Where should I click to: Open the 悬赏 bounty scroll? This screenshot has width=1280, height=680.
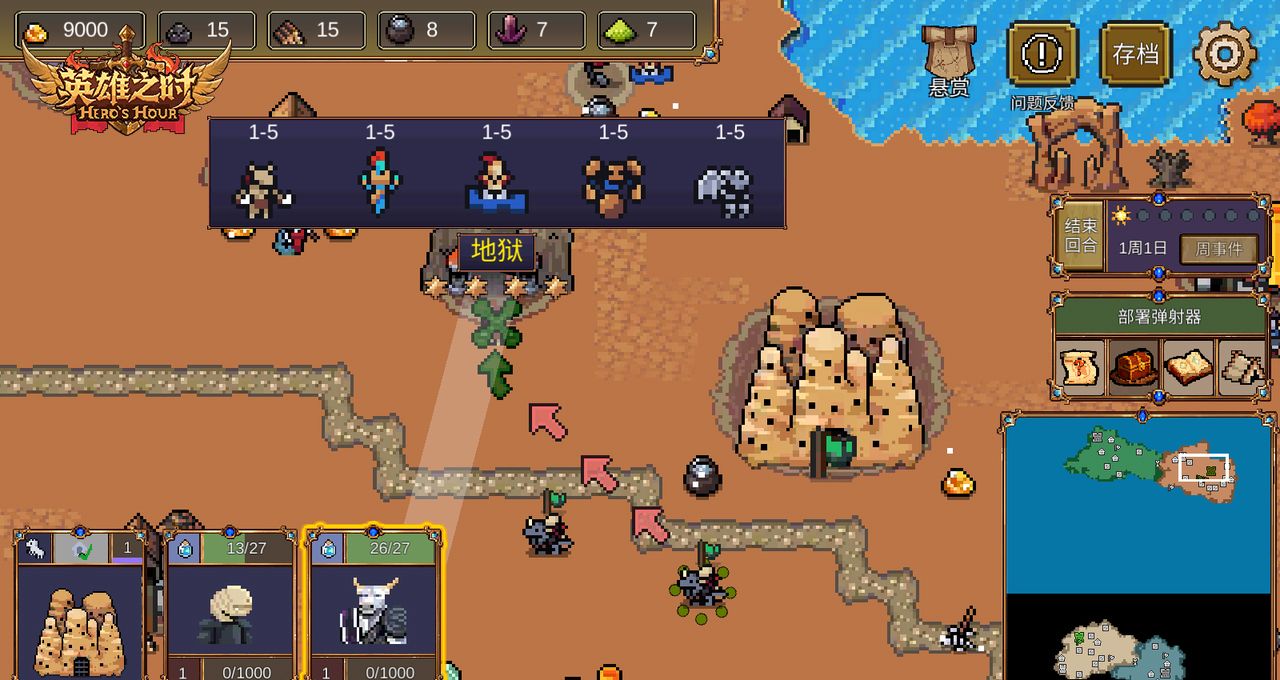click(949, 55)
